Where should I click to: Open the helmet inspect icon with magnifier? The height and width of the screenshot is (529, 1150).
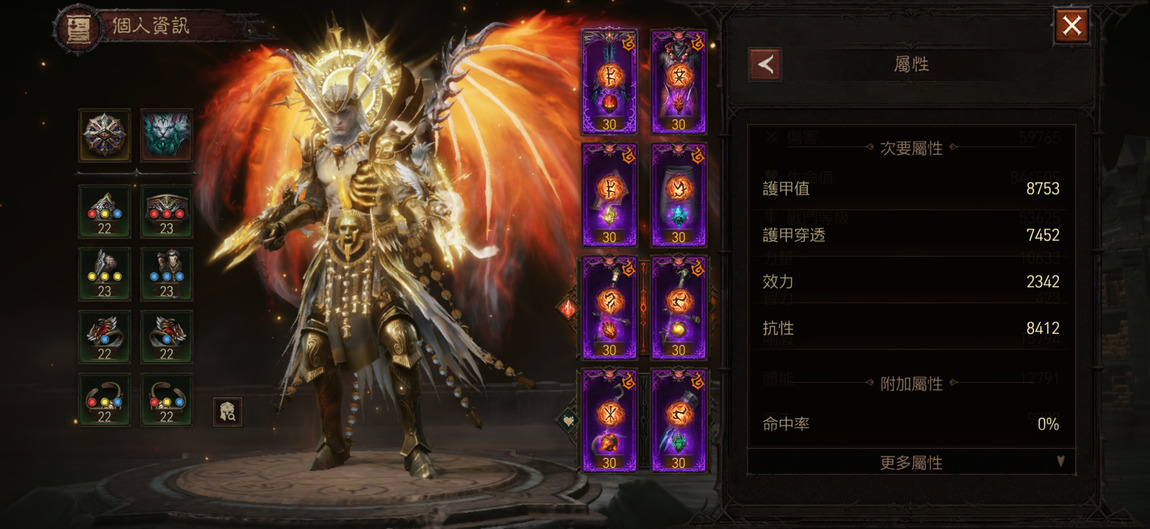[227, 411]
